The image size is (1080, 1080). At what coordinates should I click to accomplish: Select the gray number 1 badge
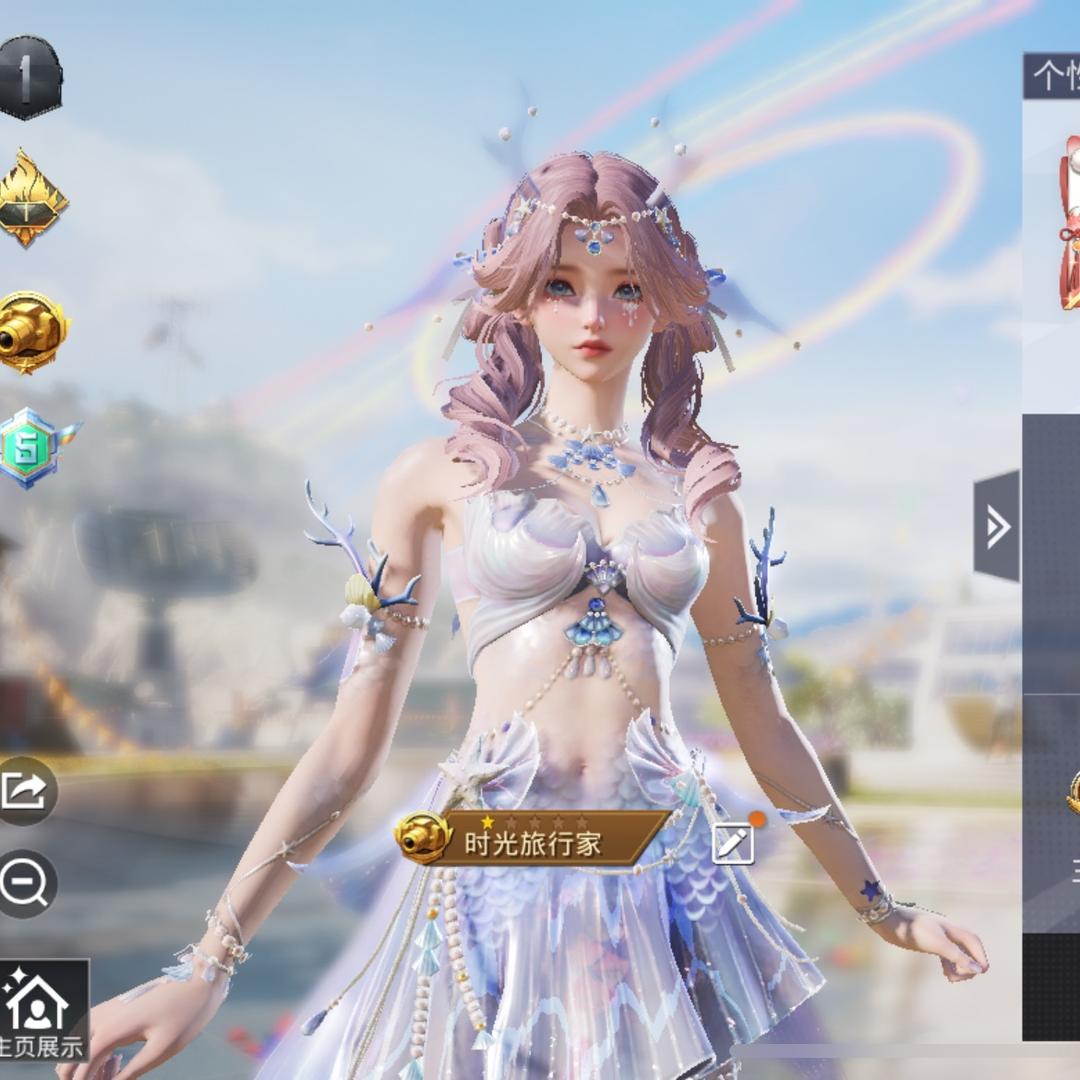(x=29, y=78)
